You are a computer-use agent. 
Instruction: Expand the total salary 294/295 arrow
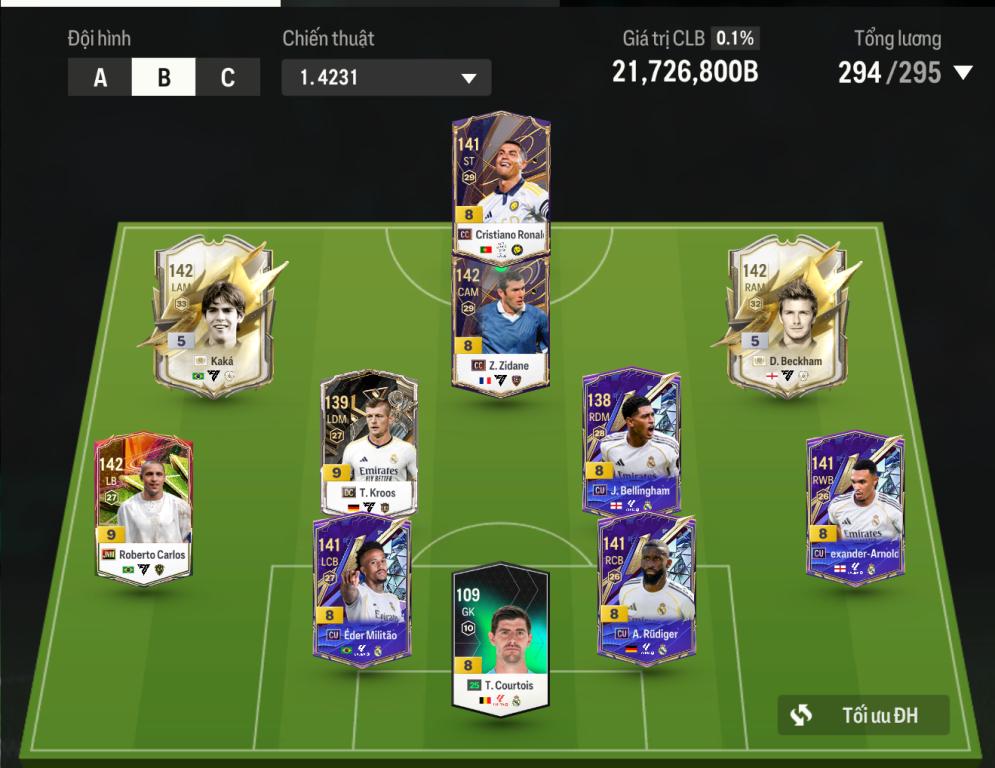click(x=963, y=73)
